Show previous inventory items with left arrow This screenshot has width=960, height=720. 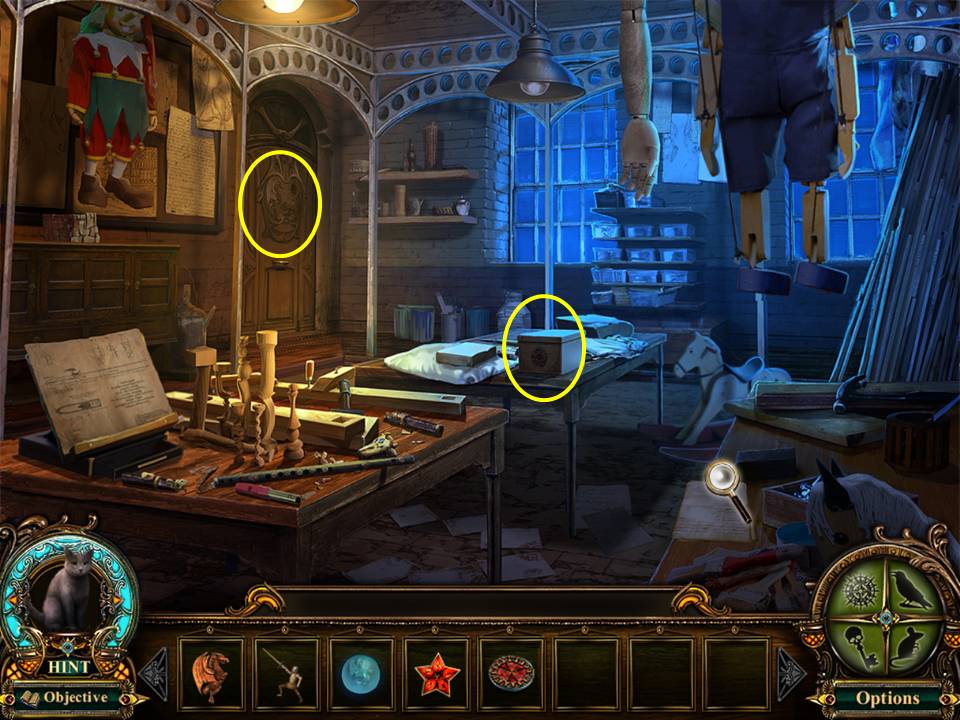click(x=154, y=674)
